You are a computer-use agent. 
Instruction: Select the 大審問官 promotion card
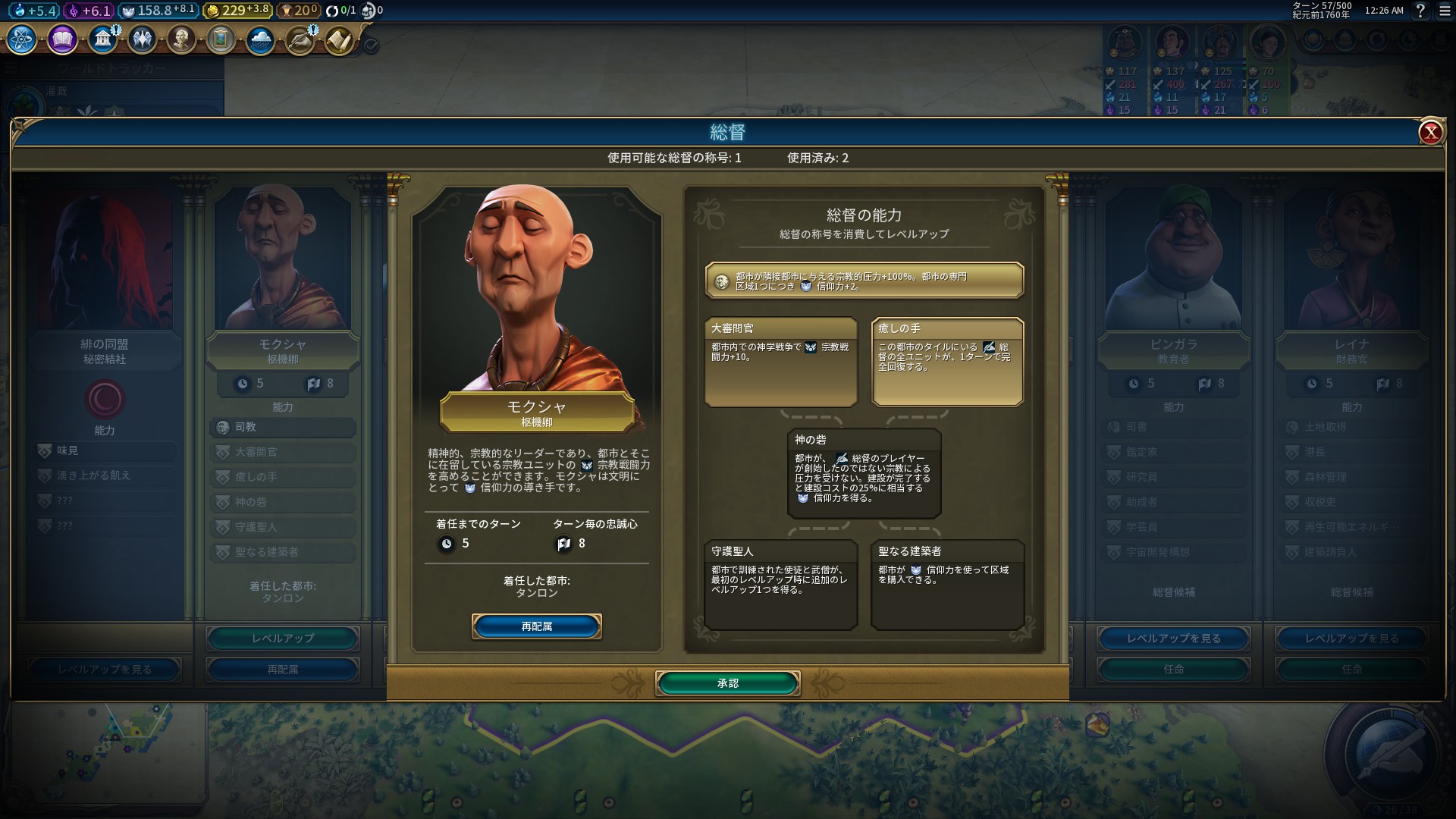click(x=780, y=362)
